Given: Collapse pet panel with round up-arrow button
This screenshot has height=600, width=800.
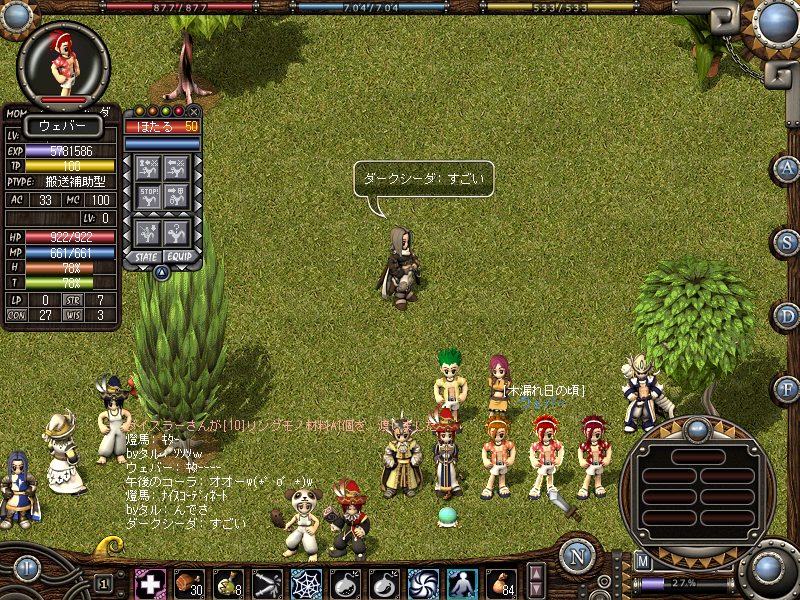Looking at the screenshot, I should coord(161,271).
